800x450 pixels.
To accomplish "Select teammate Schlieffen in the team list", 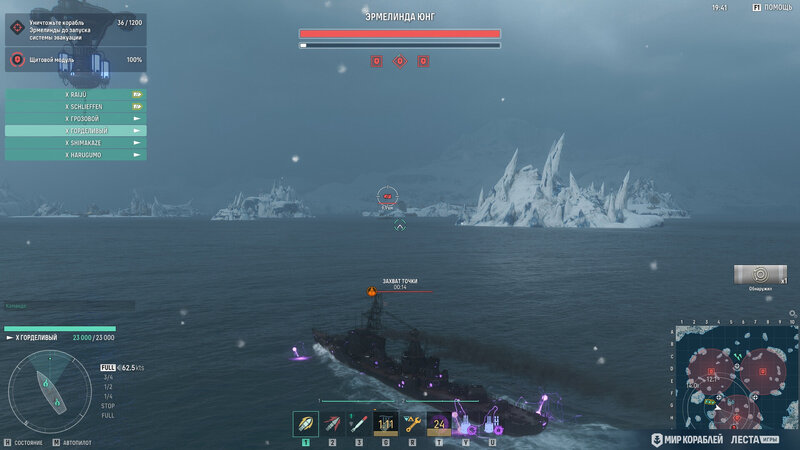I will (76, 106).
